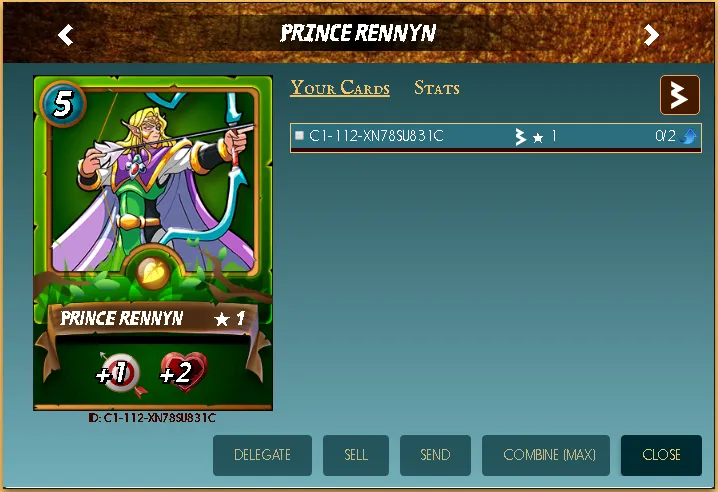The height and width of the screenshot is (492, 718).
Task: Go to the previous card with left arrow
Action: (66, 35)
